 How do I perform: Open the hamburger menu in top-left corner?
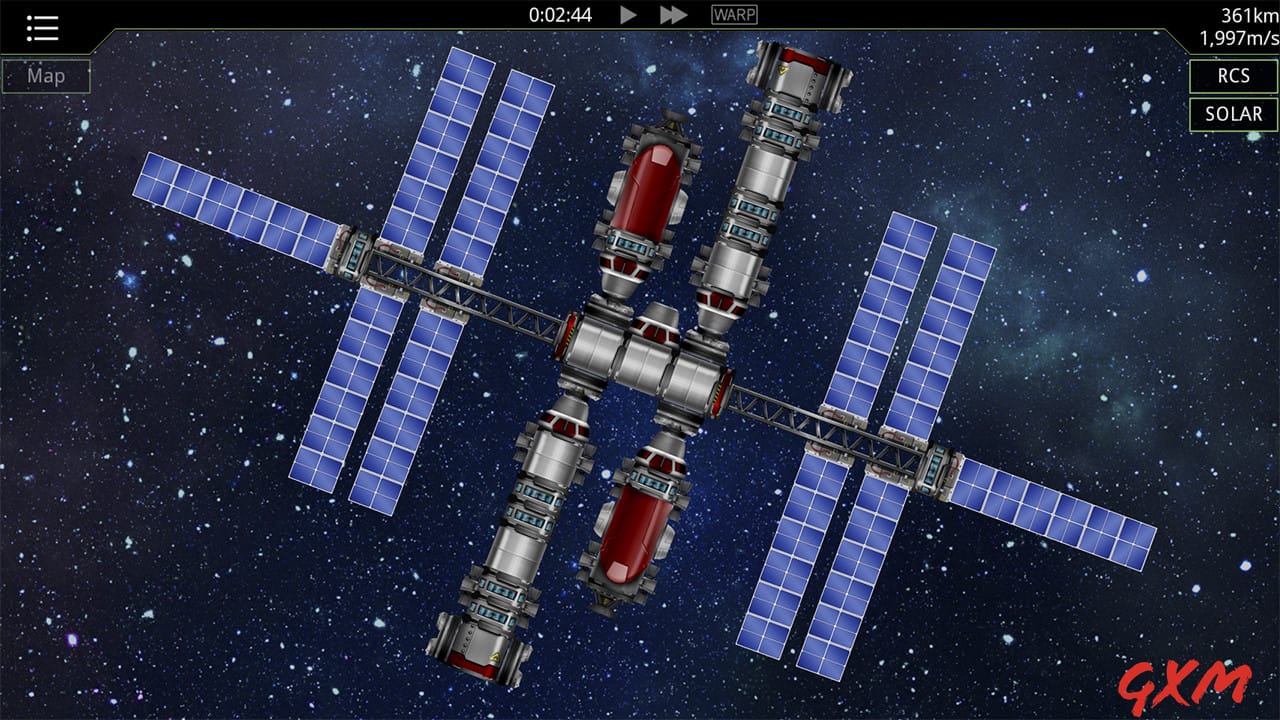coord(41,27)
